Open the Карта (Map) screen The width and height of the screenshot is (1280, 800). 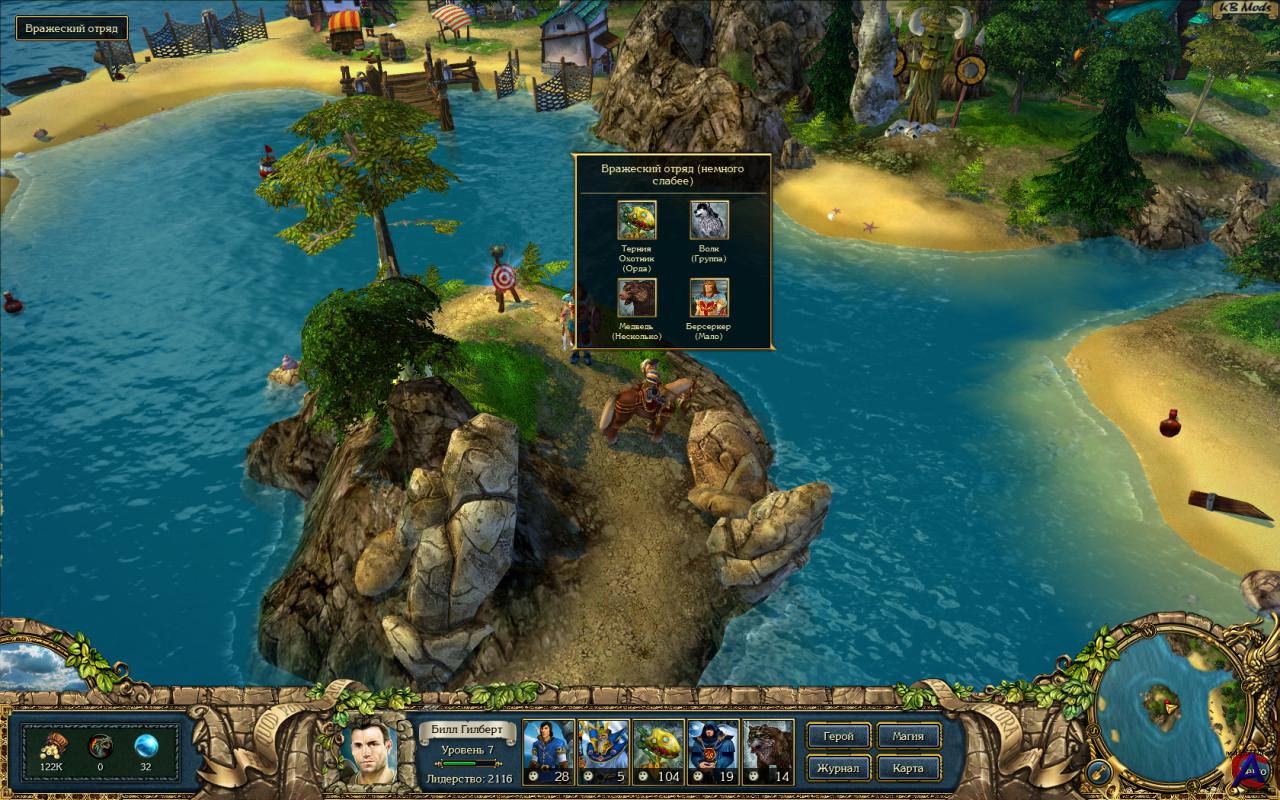[908, 768]
